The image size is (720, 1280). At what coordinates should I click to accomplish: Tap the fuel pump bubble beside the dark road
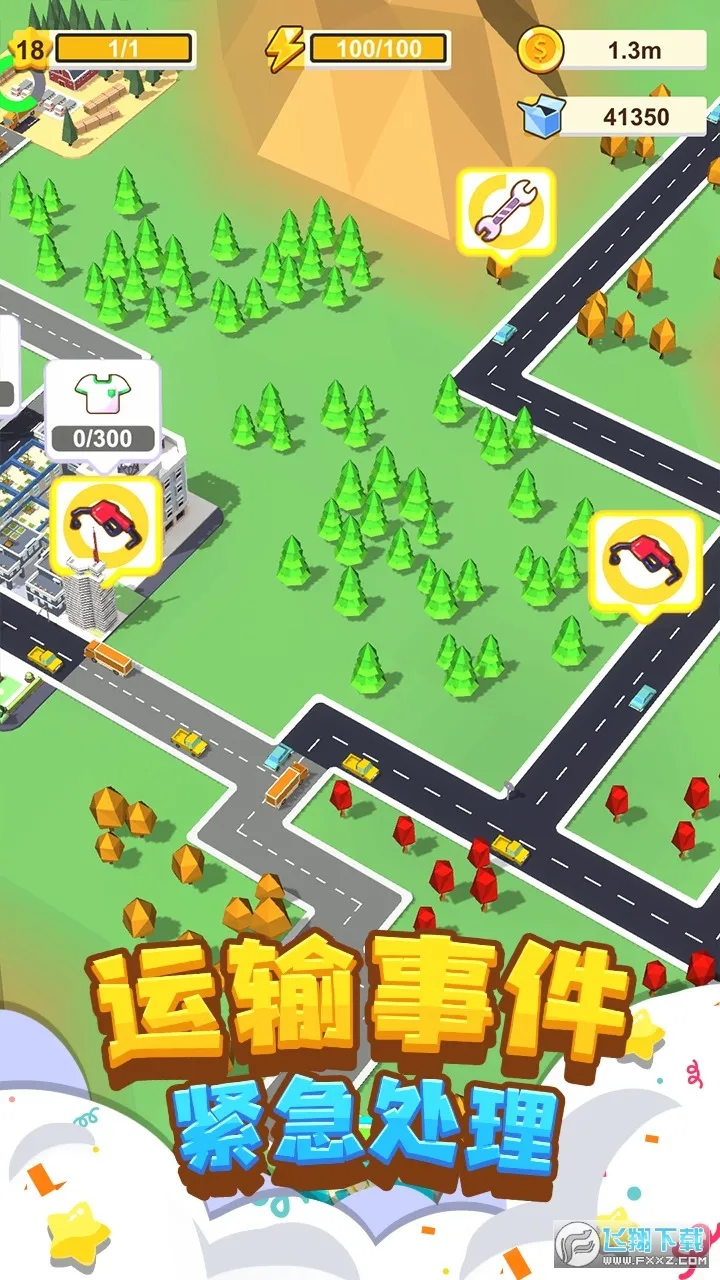pos(643,558)
